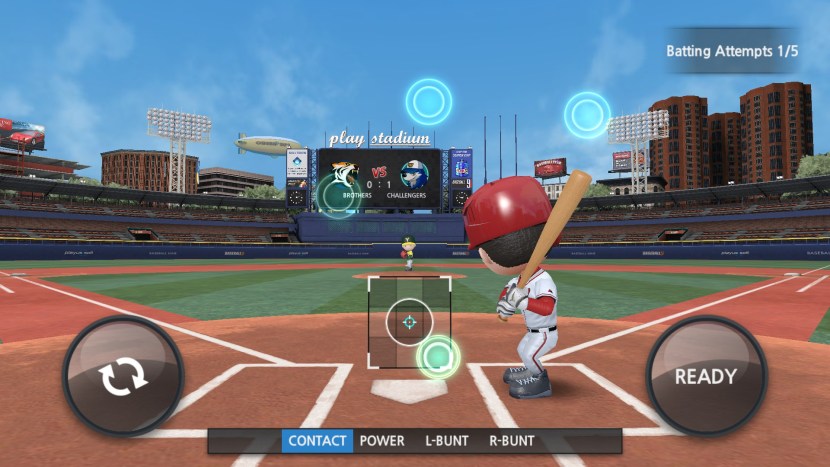The width and height of the screenshot is (830, 467).
Task: Choose the R-BUNT option
Action: pos(512,441)
